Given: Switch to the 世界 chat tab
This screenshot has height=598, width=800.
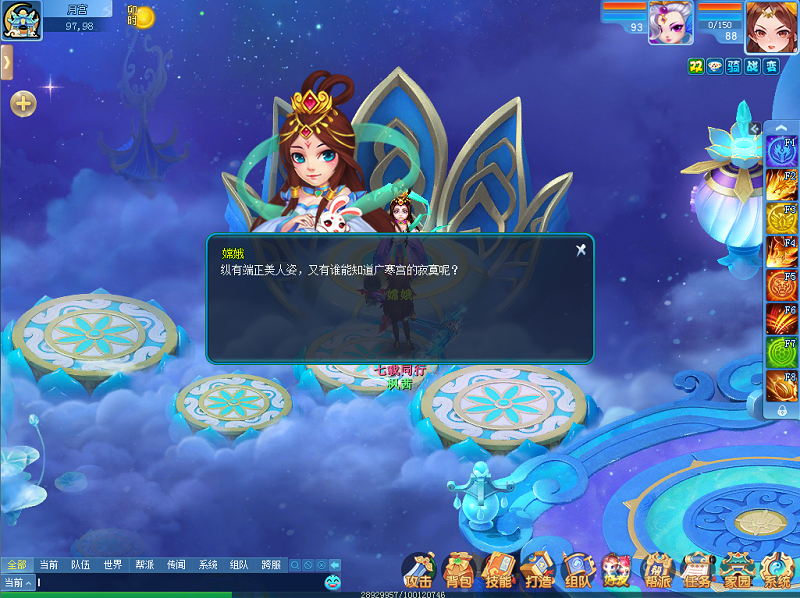Looking at the screenshot, I should 112,565.
